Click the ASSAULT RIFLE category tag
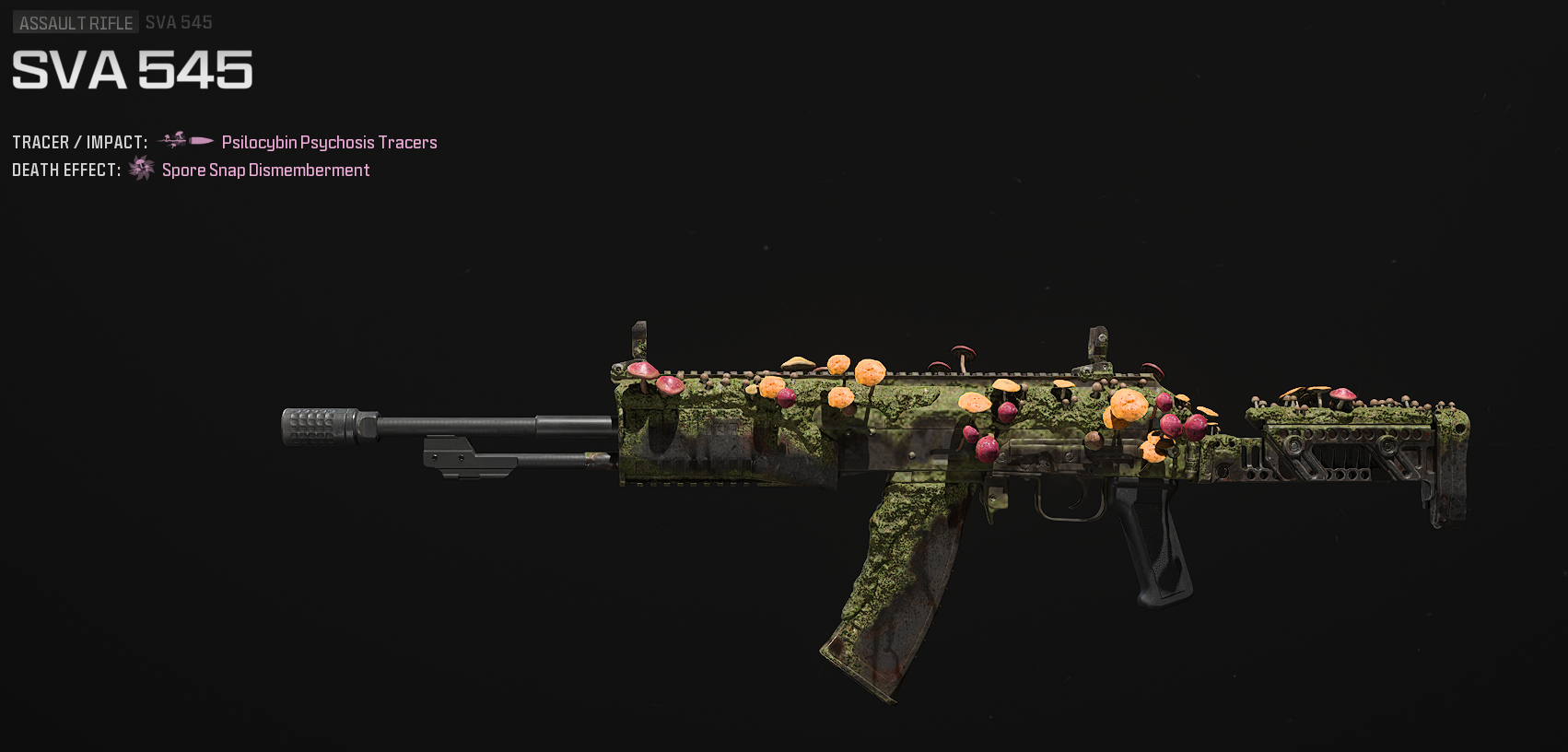Screen dimensions: 1568x752 pyautogui.click(x=76, y=23)
